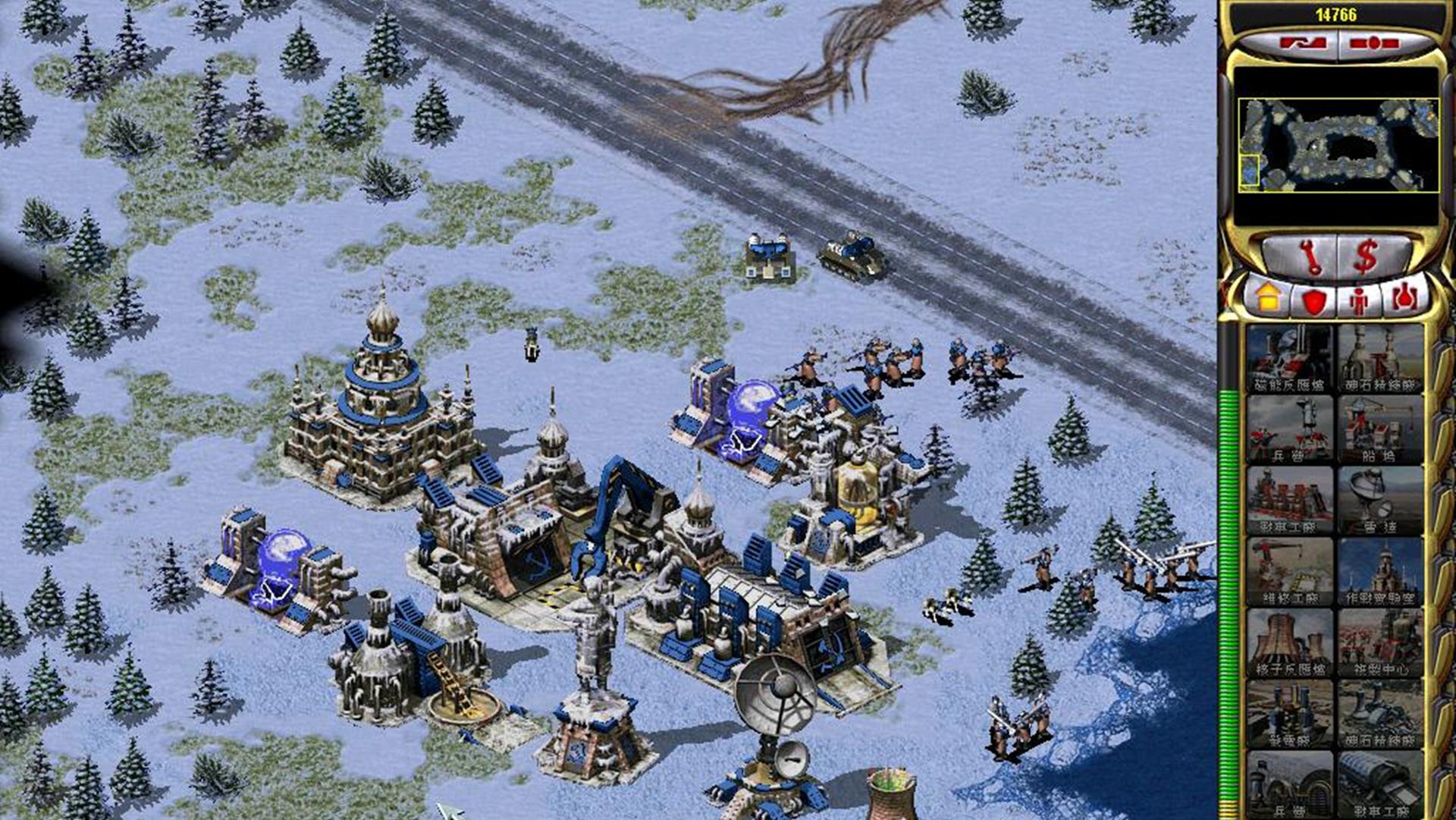Queue the service depot with crane icon
Viewport: 1456px width, 820px height.
coord(1289,571)
